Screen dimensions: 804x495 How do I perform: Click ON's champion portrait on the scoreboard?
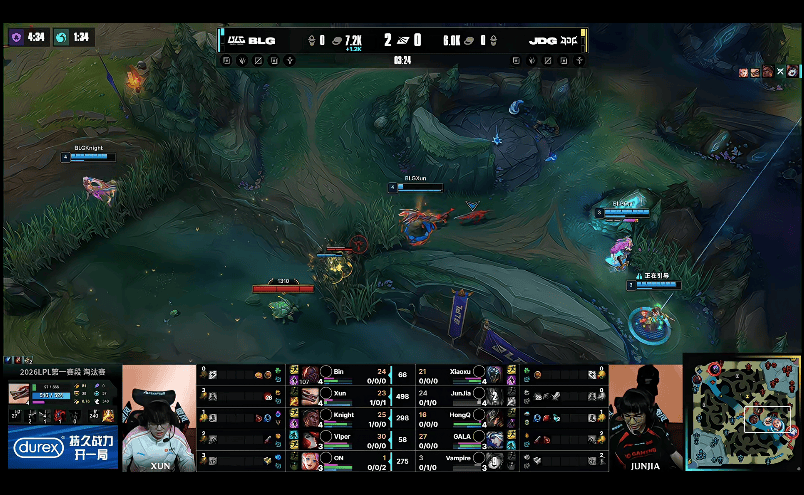click(x=310, y=459)
